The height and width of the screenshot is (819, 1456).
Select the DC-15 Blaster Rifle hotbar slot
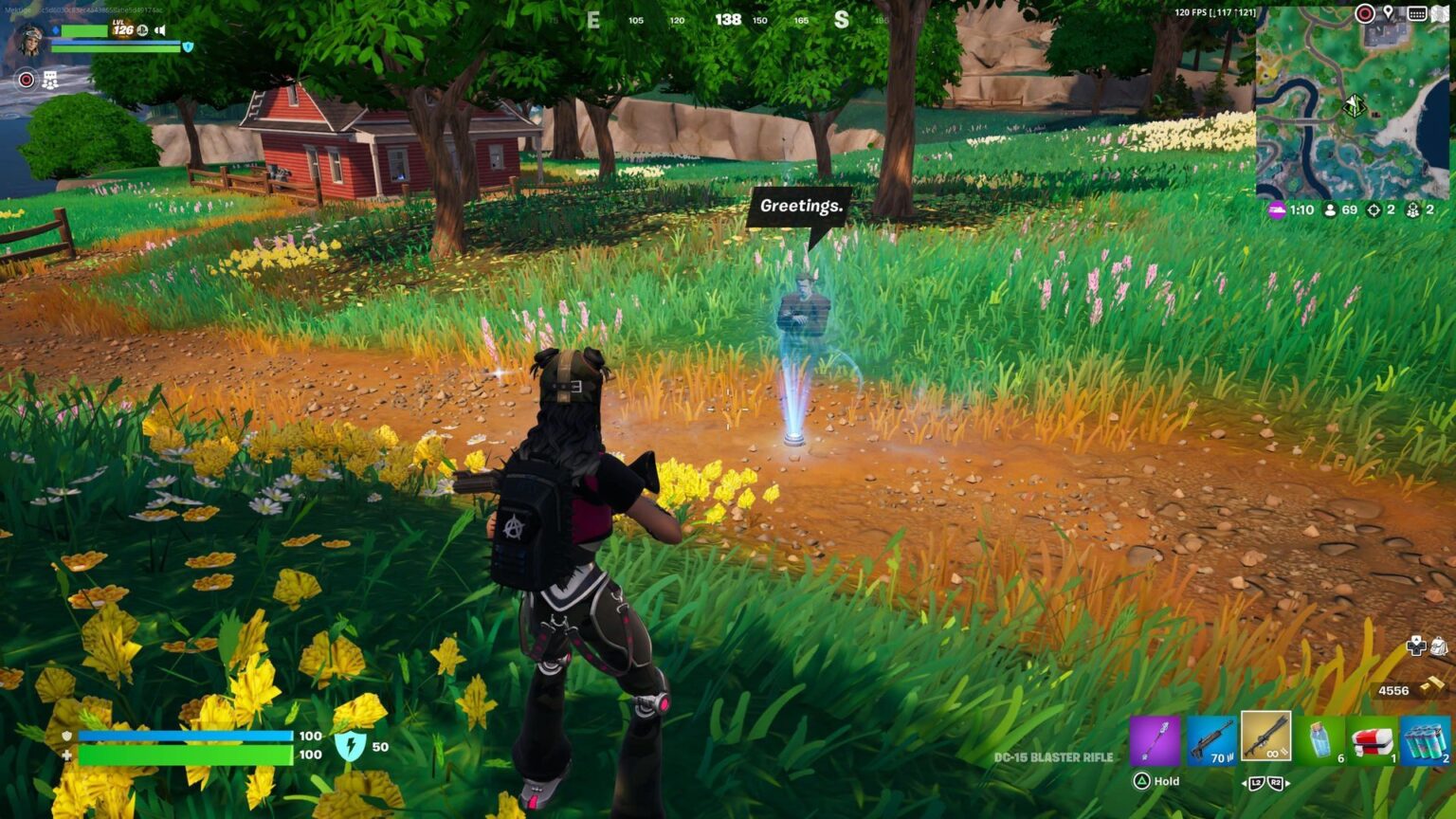pyautogui.click(x=1265, y=738)
